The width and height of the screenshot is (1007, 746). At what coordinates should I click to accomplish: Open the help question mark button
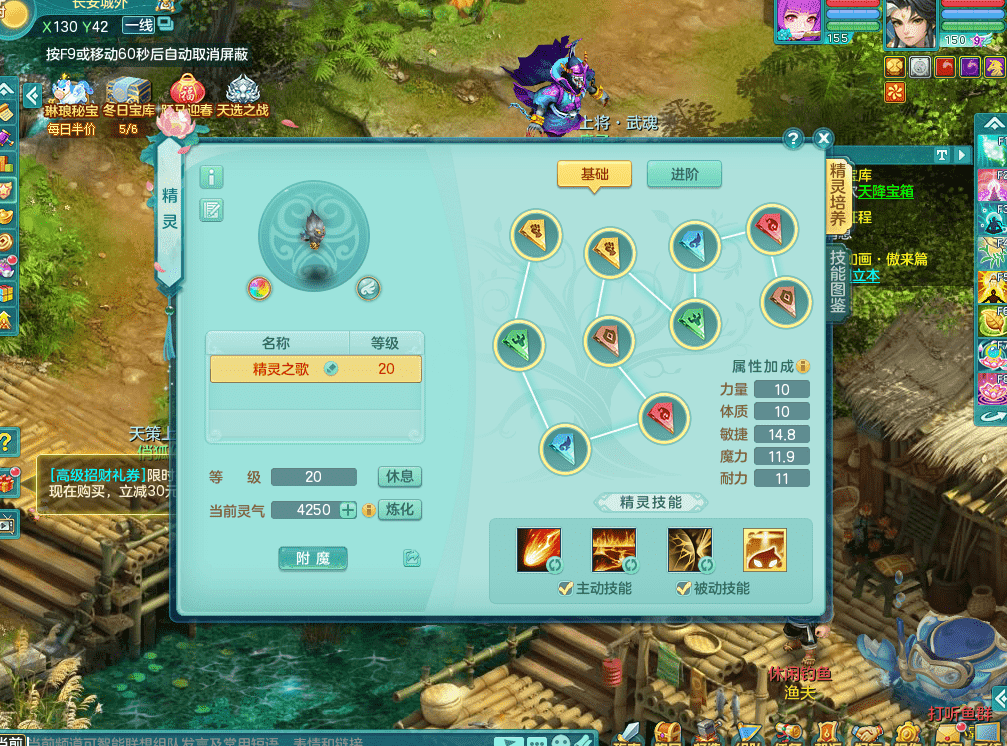point(793,139)
